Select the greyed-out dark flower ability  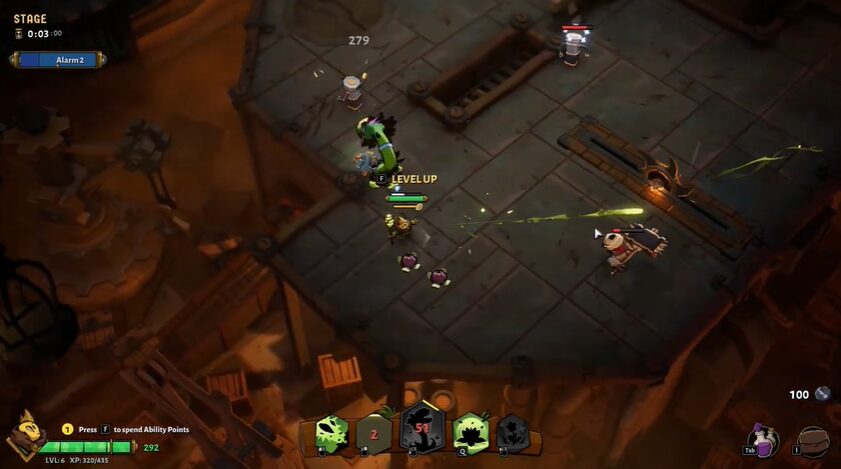(x=512, y=433)
